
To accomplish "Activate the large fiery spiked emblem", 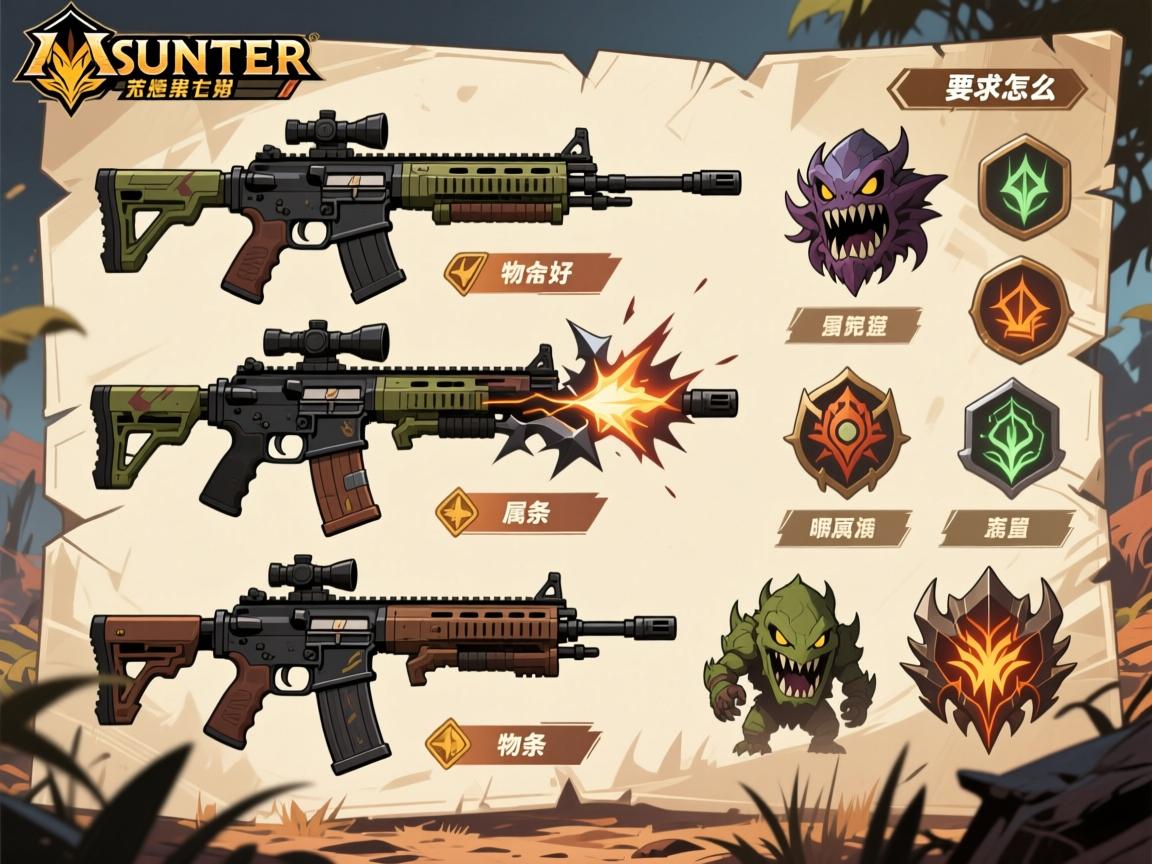I will [988, 660].
